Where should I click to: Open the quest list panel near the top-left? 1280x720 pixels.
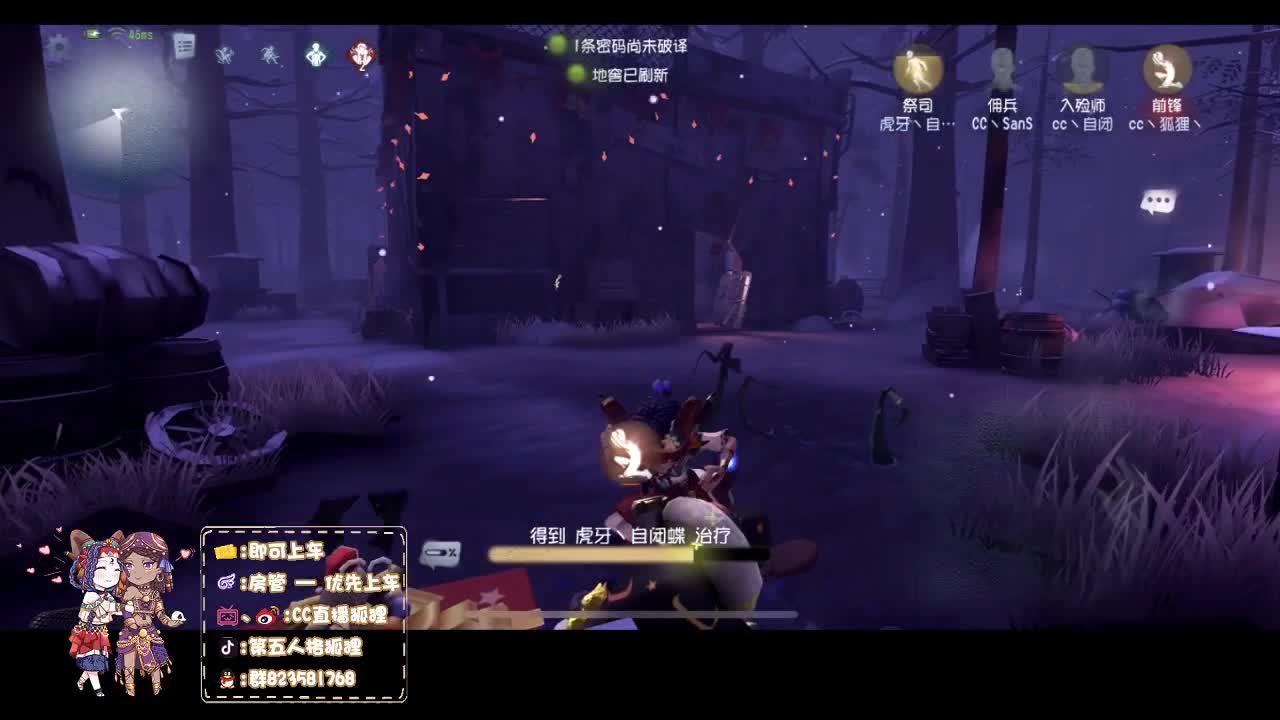[184, 45]
